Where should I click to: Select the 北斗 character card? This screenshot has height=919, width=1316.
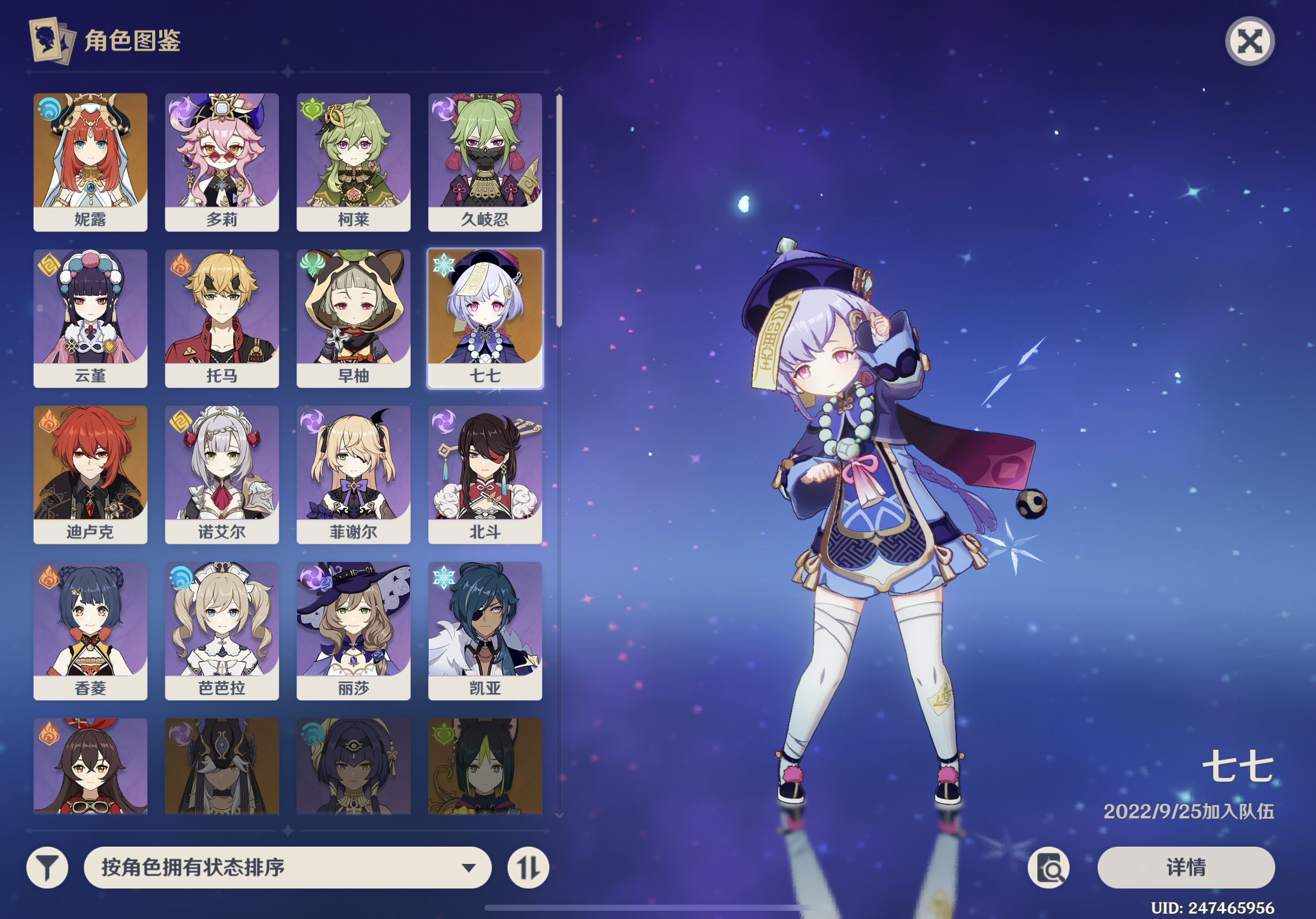(x=485, y=474)
